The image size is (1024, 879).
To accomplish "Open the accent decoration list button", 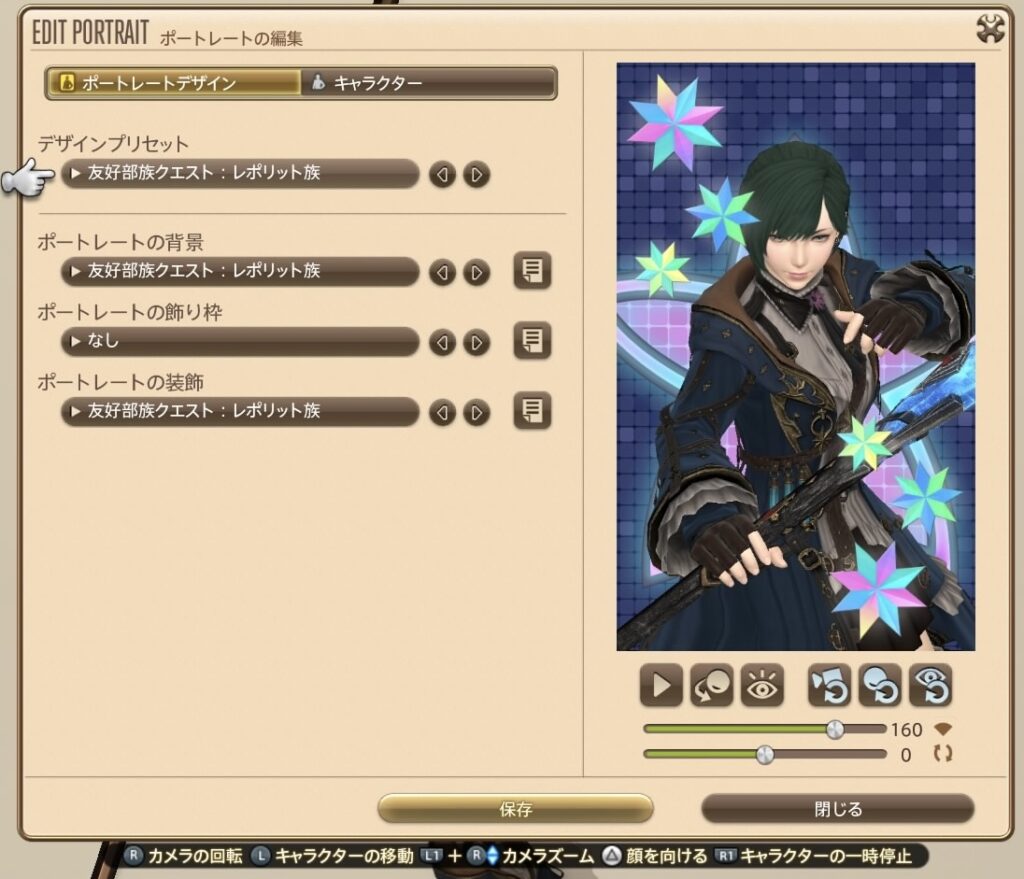I will [x=532, y=411].
